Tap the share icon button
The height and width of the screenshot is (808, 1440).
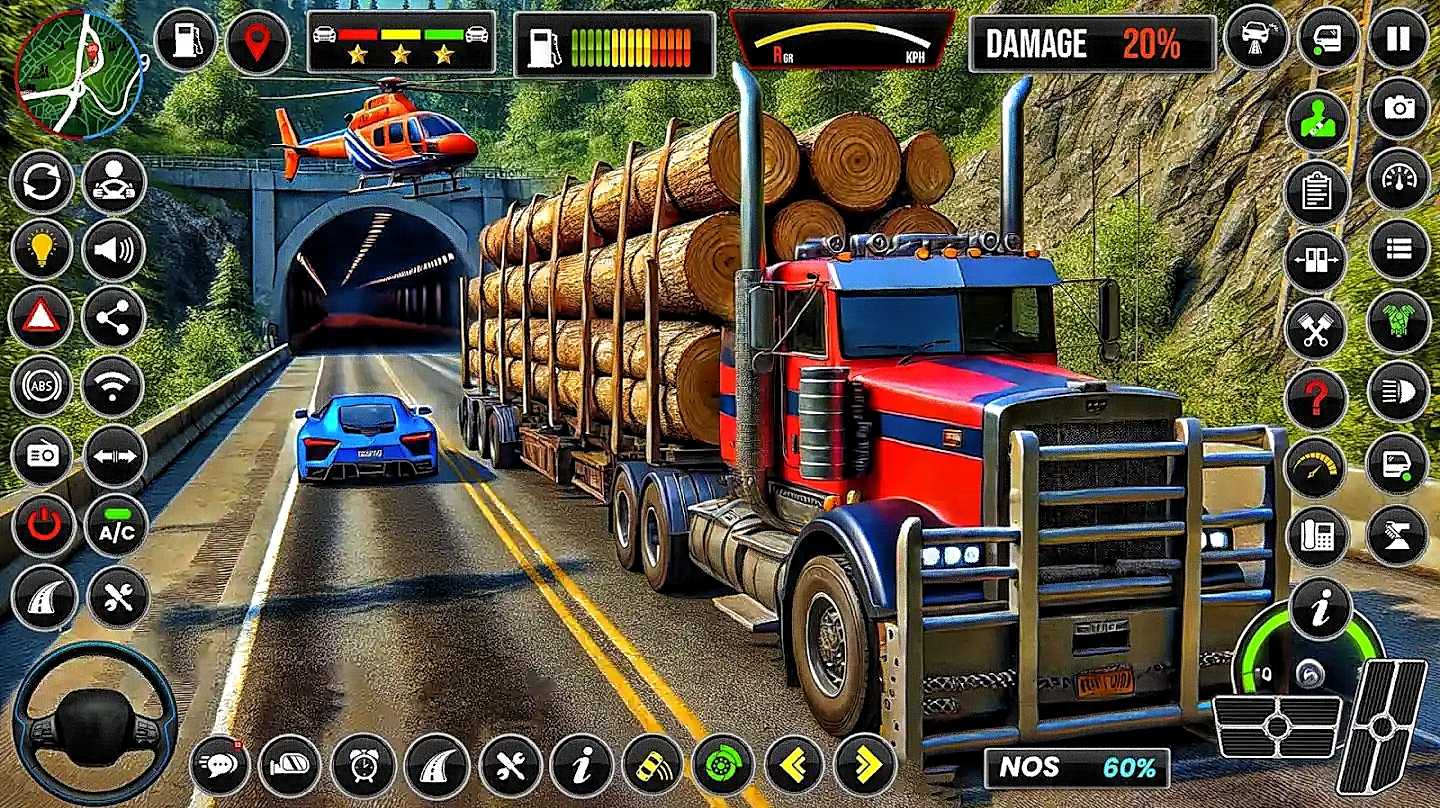click(114, 318)
